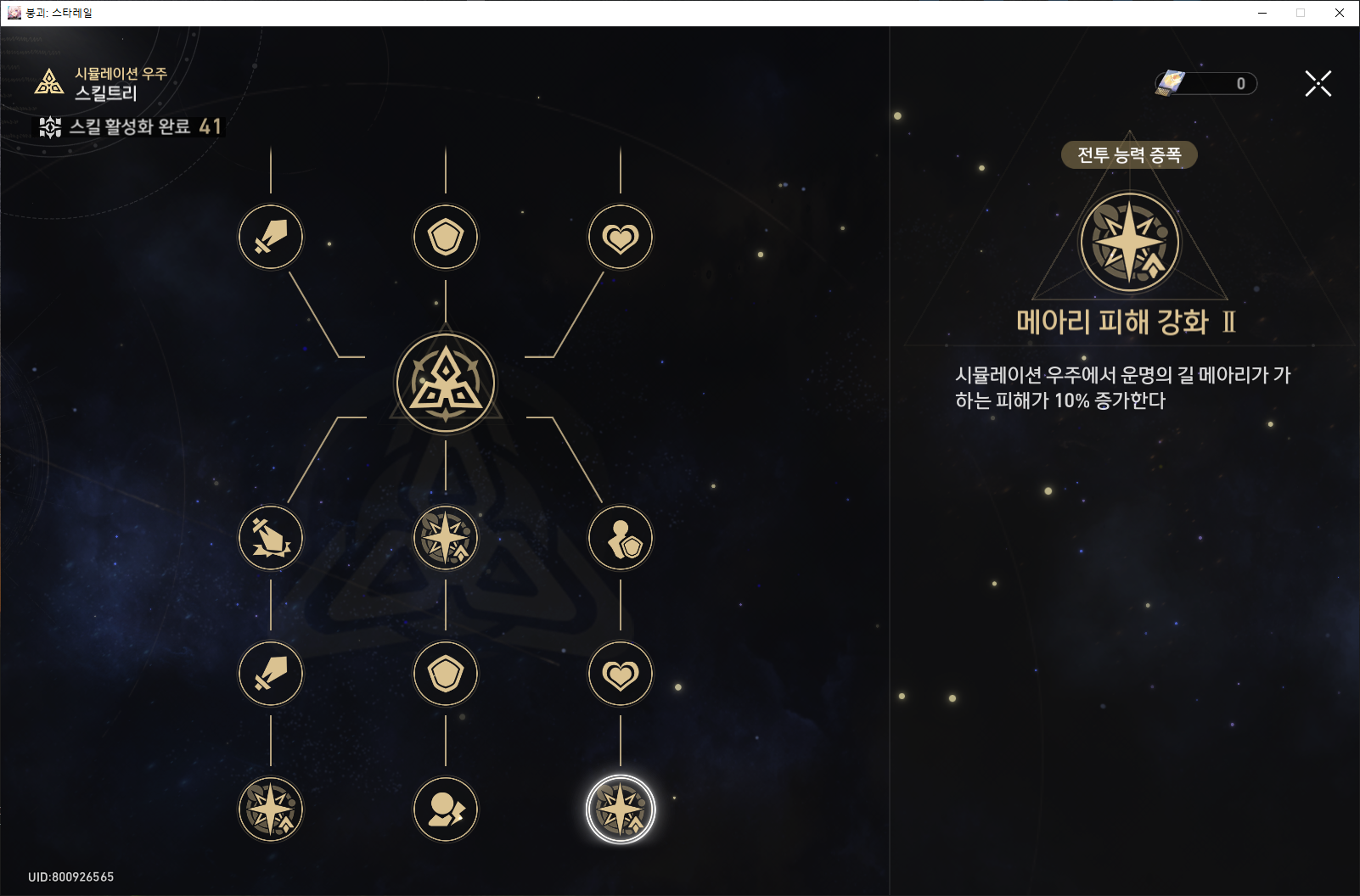1360x896 pixels.
Task: Select the heart HP node in the top row
Action: click(620, 238)
